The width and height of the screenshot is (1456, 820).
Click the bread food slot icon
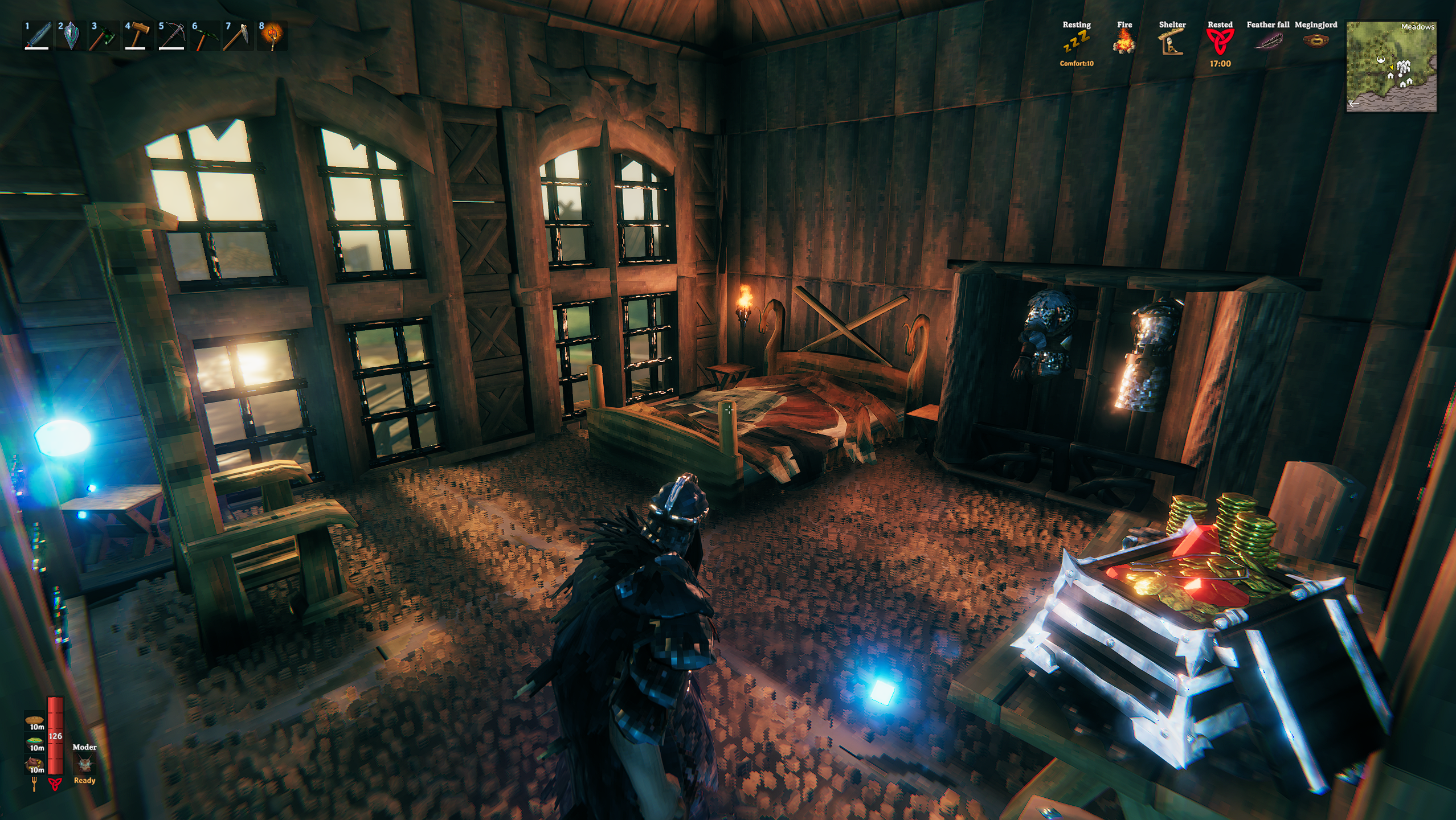point(35,721)
